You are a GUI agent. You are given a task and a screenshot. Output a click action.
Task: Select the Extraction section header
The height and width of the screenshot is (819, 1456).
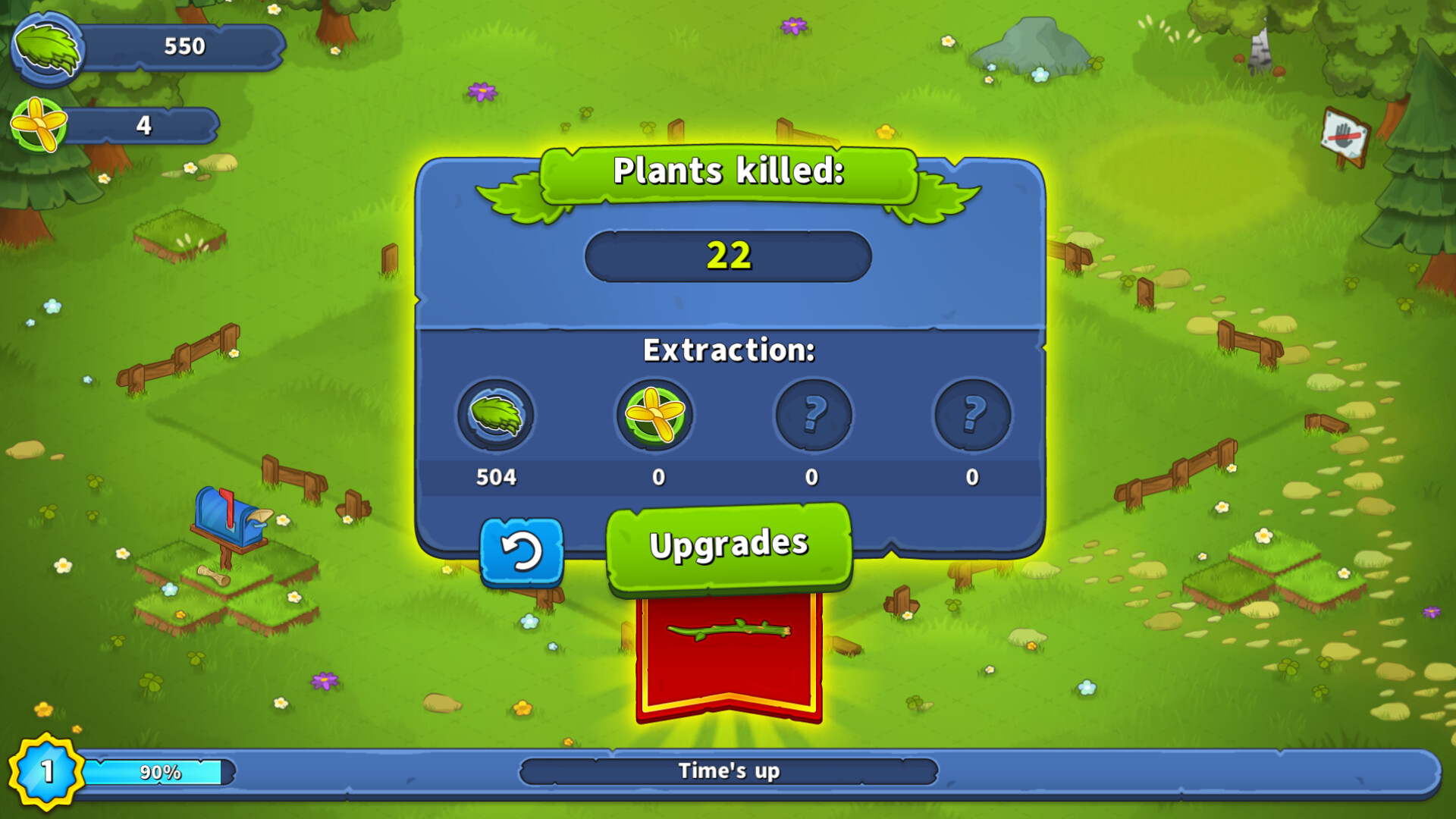pyautogui.click(x=729, y=350)
